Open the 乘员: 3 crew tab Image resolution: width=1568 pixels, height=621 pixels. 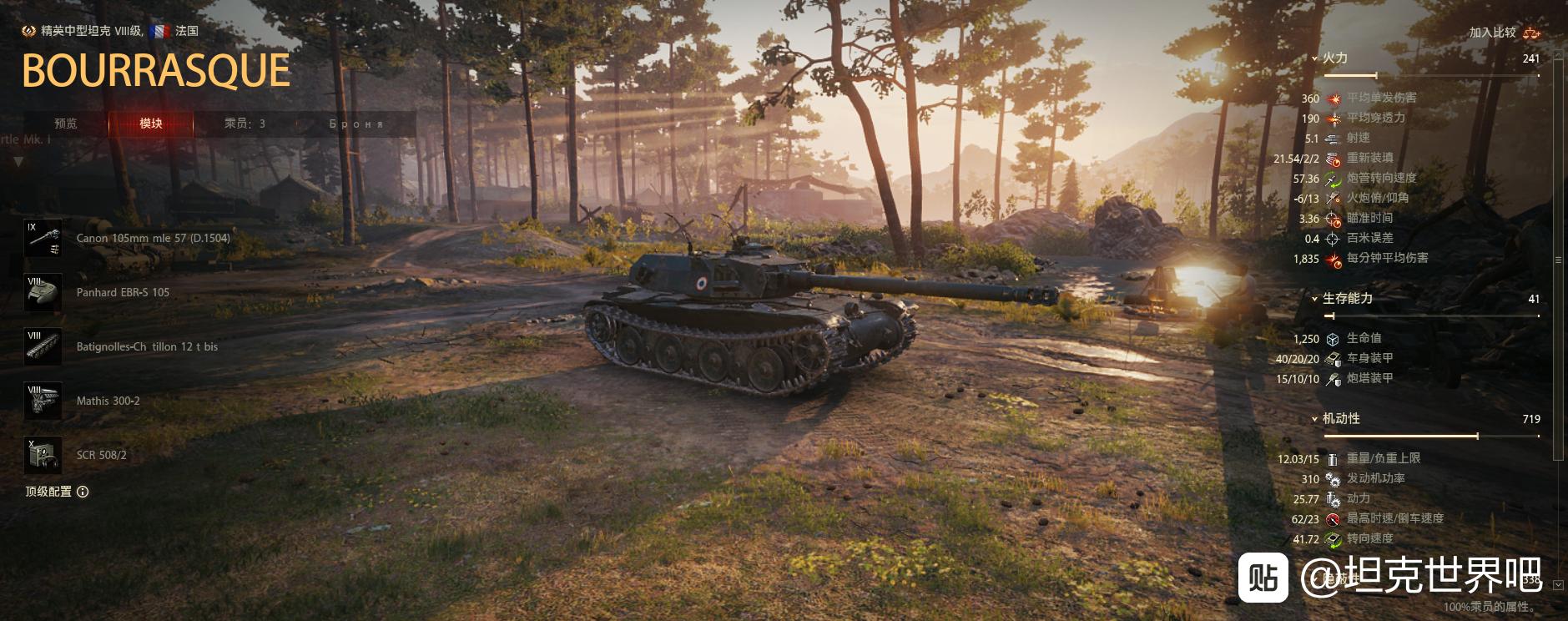tap(245, 124)
